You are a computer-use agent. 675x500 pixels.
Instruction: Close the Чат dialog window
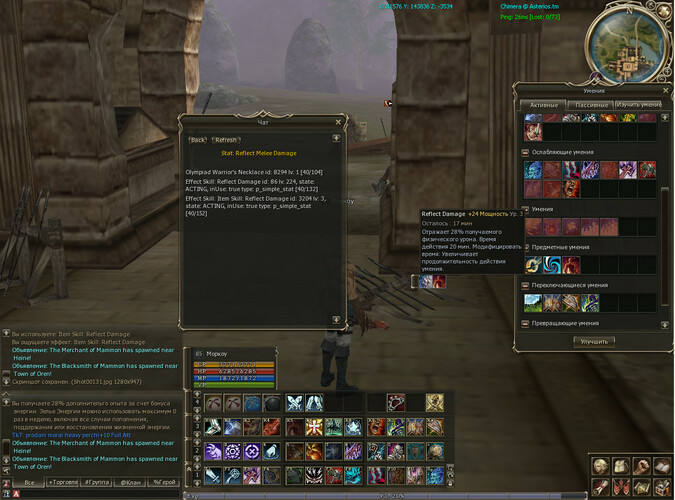tap(337, 122)
